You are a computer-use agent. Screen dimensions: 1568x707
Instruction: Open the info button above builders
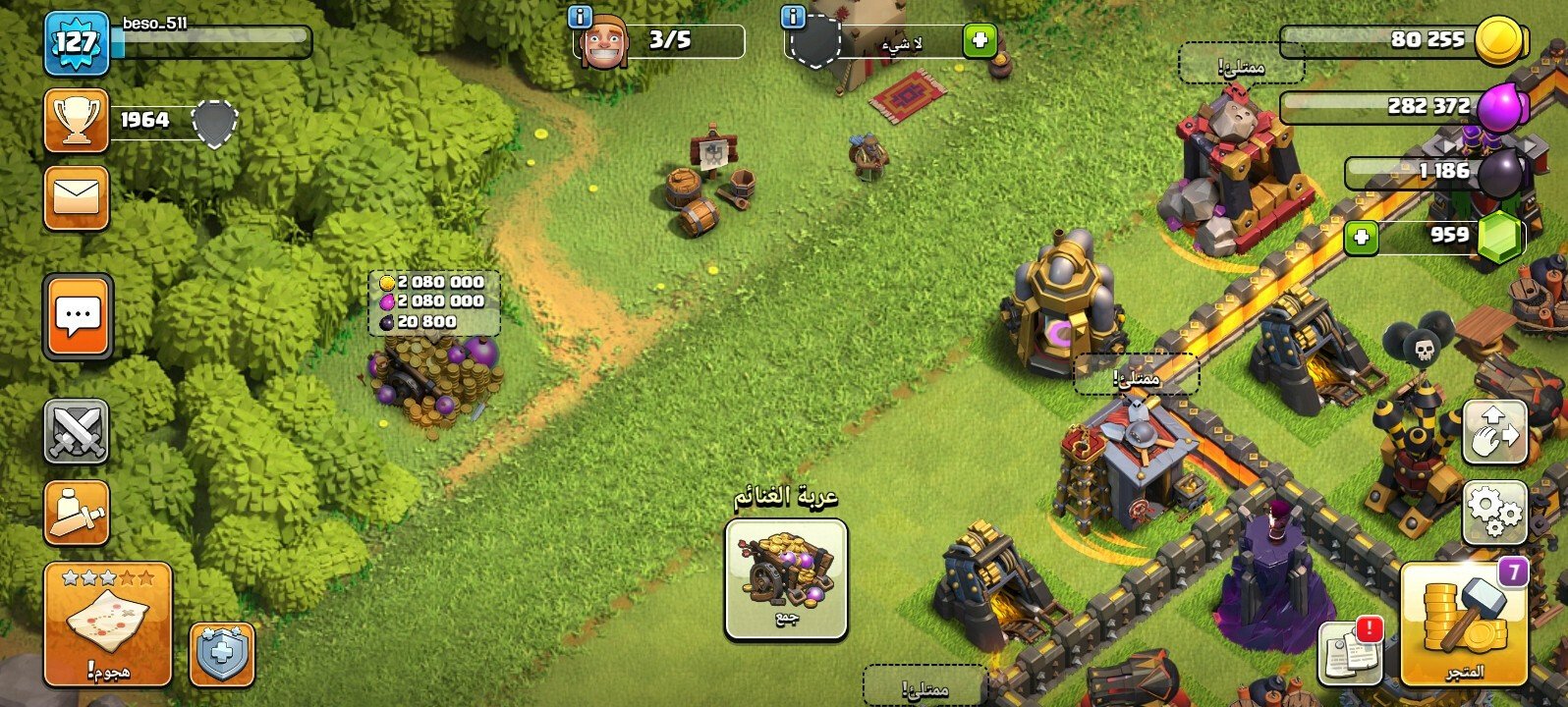[x=581, y=17]
